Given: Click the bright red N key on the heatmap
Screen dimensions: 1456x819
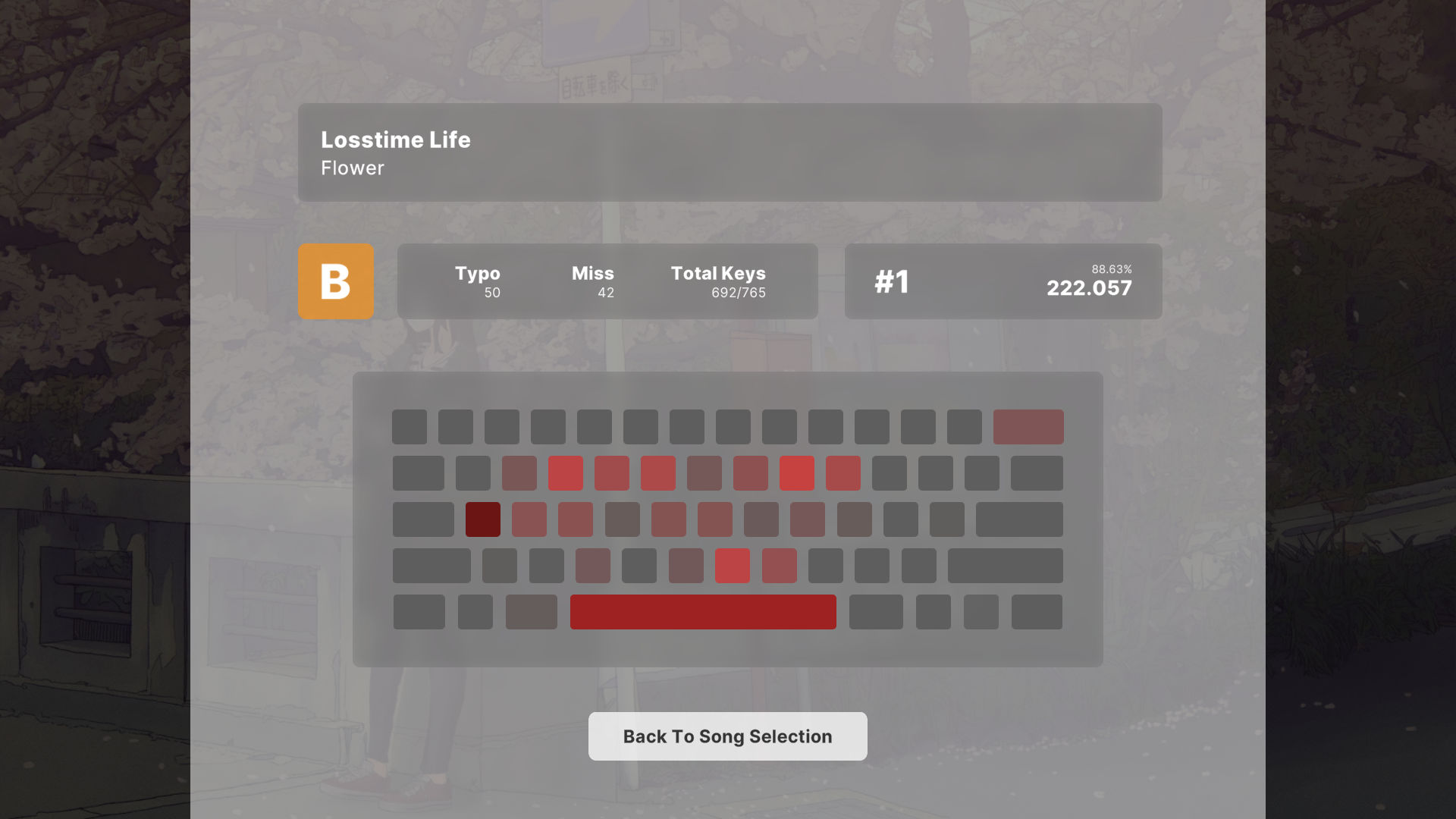Looking at the screenshot, I should [x=733, y=565].
